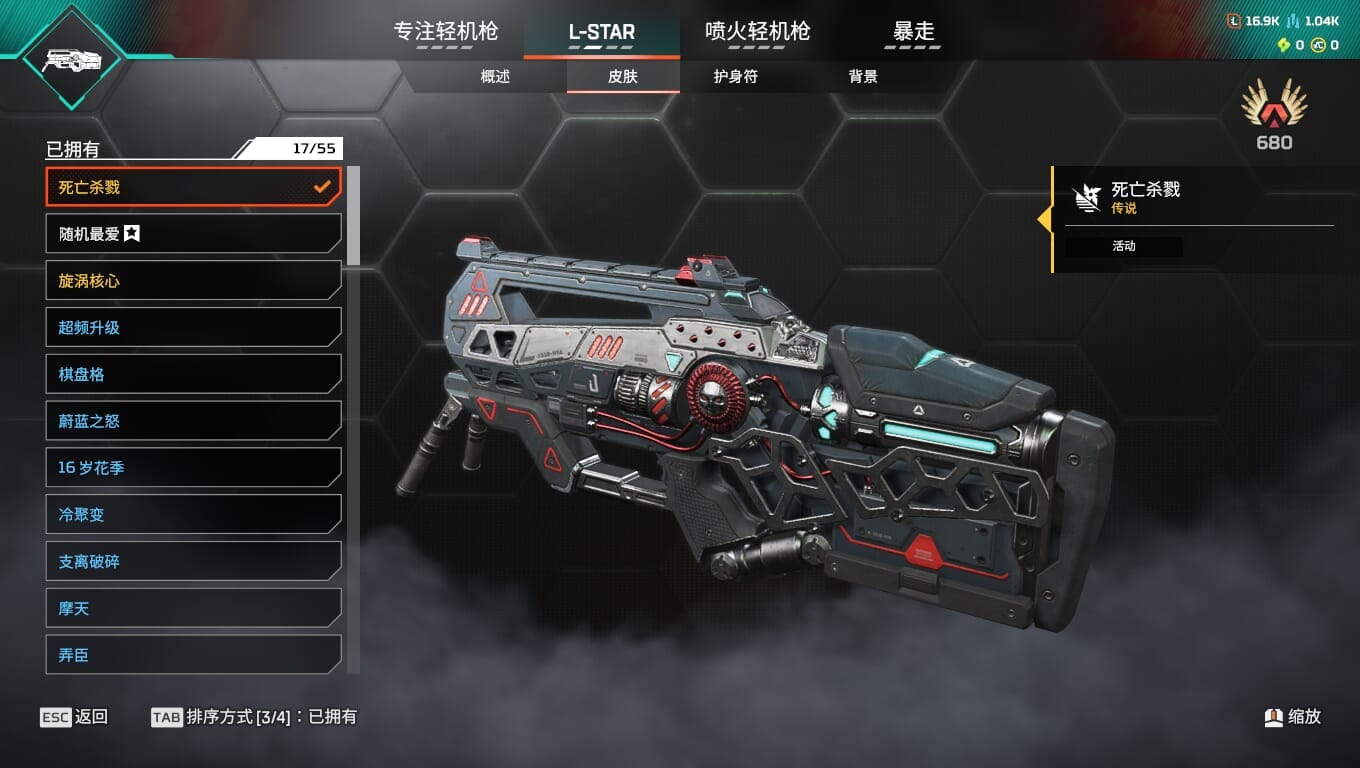Select the 皮肤 sub-tab
Screen dimensions: 1360x768
622,77
